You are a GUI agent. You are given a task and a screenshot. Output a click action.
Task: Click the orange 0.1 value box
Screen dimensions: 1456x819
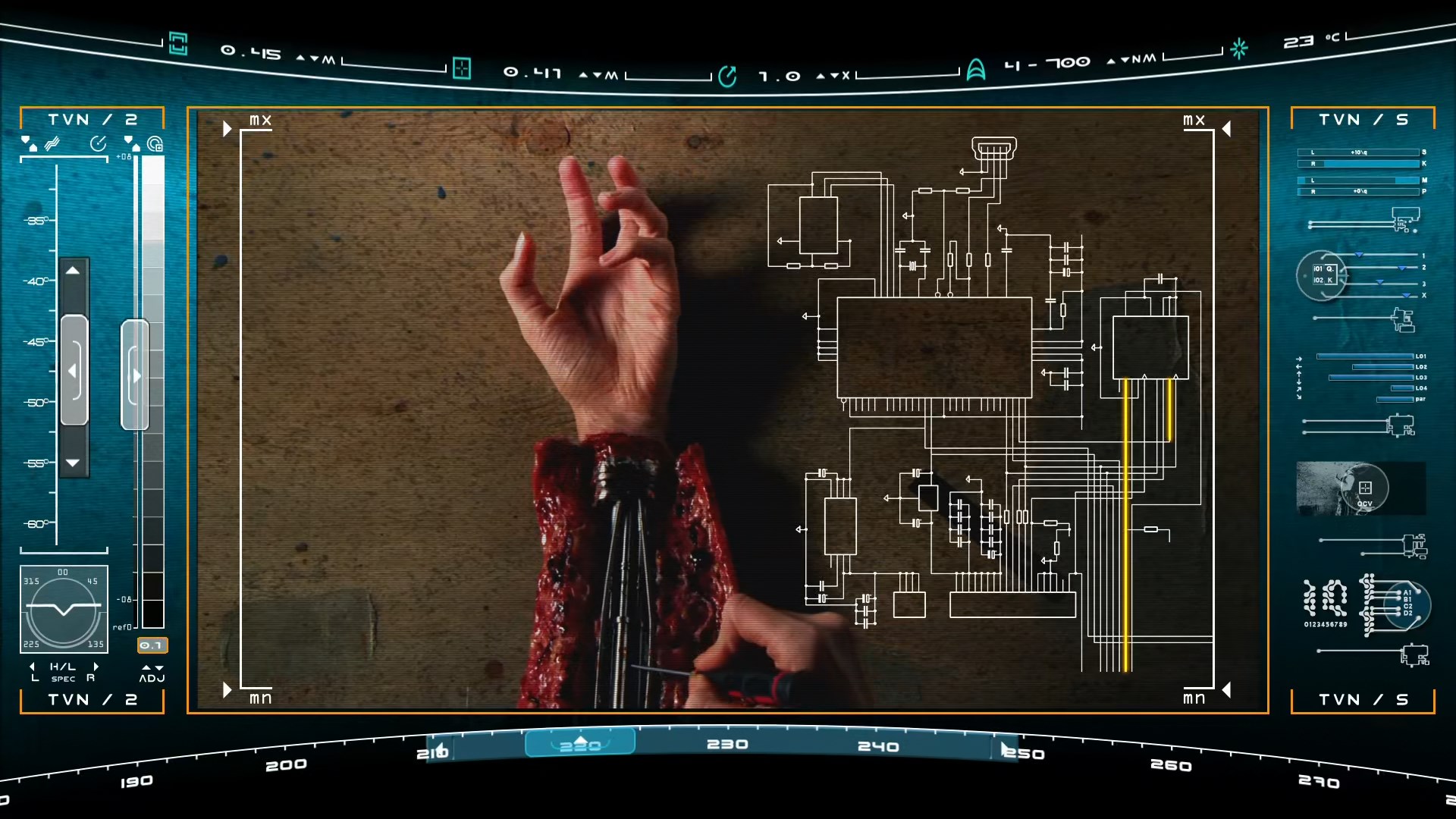point(152,645)
